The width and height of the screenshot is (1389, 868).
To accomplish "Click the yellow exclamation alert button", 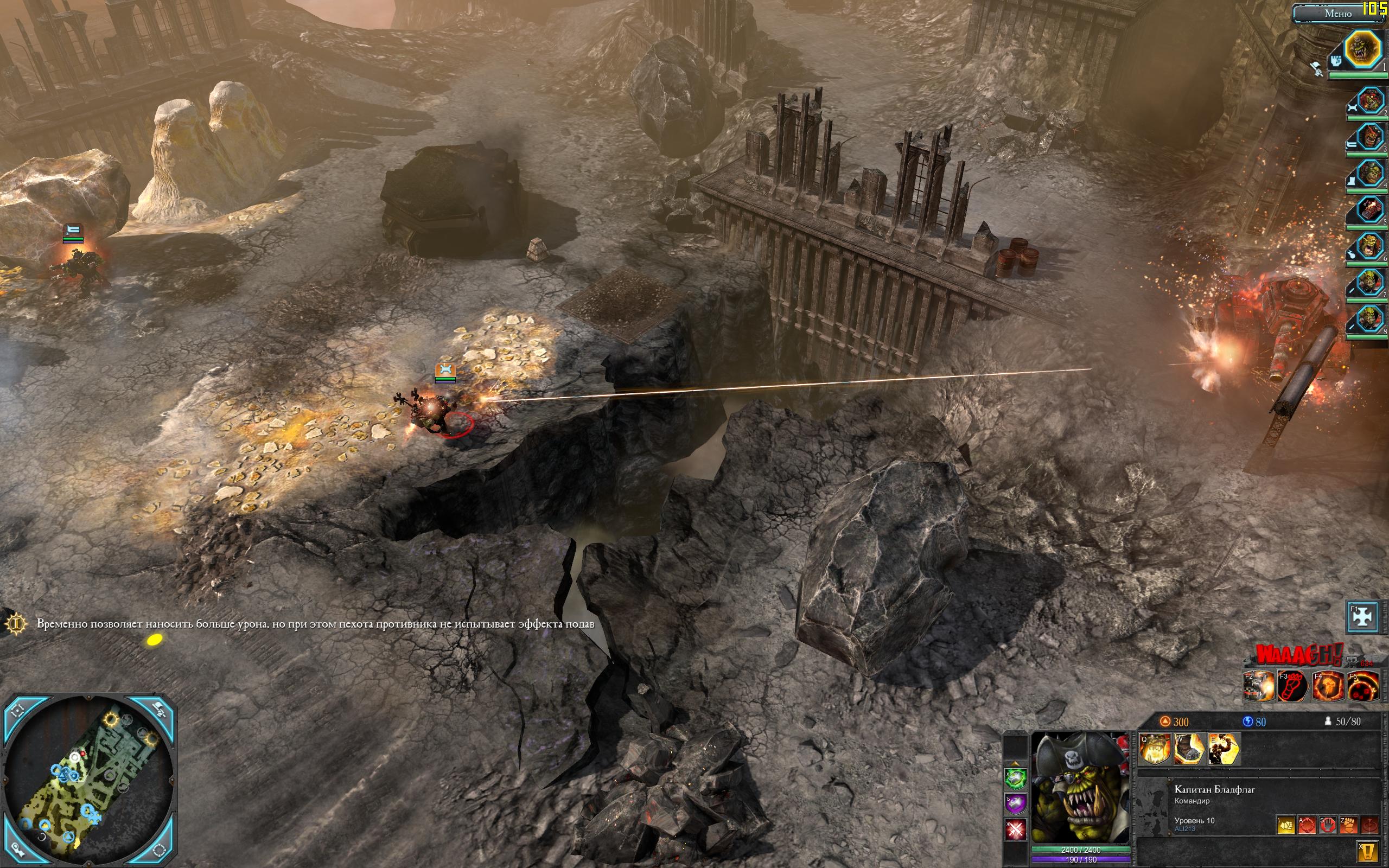I will coord(1369,851).
